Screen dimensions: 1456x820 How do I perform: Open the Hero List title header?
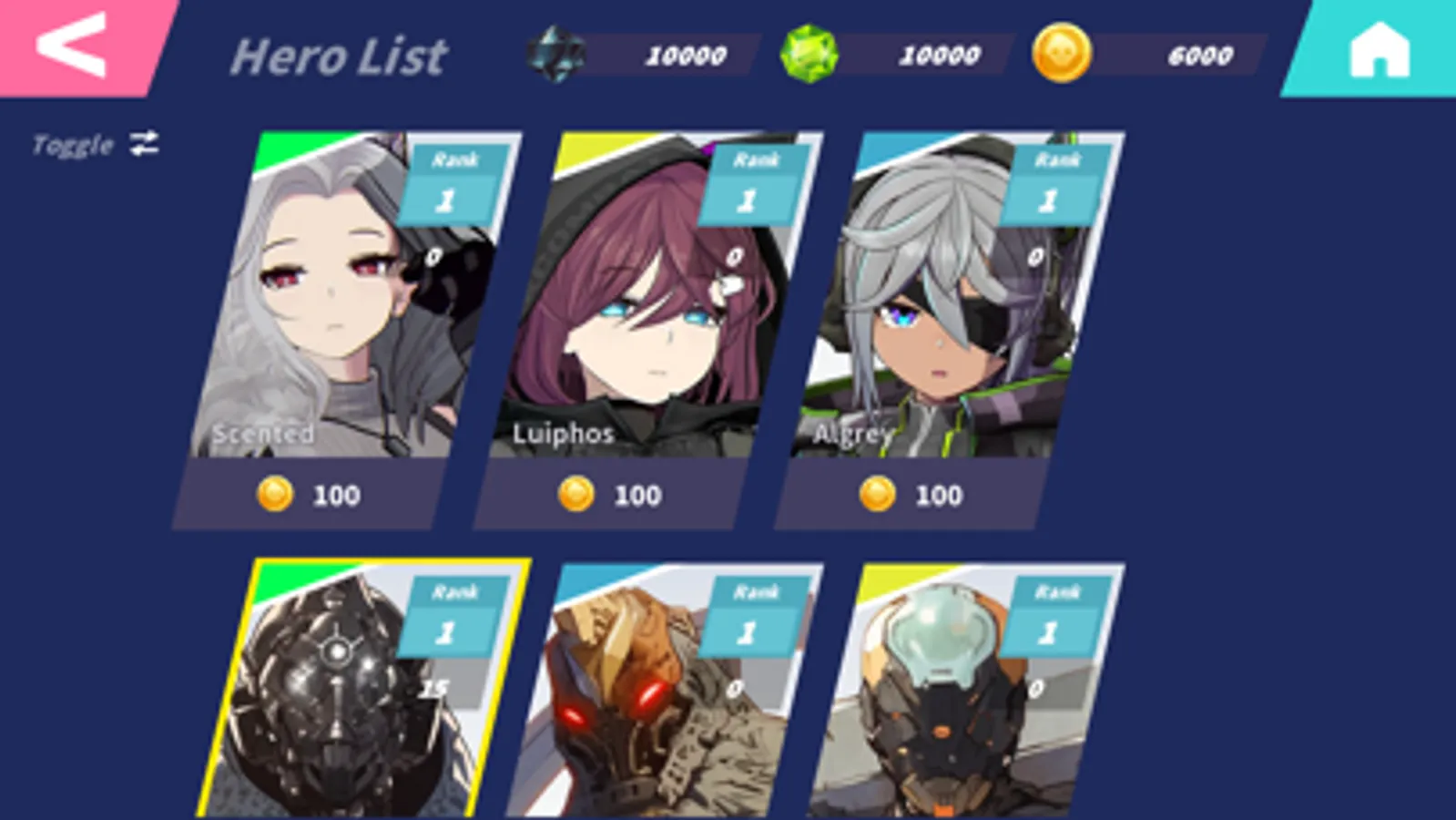339,56
